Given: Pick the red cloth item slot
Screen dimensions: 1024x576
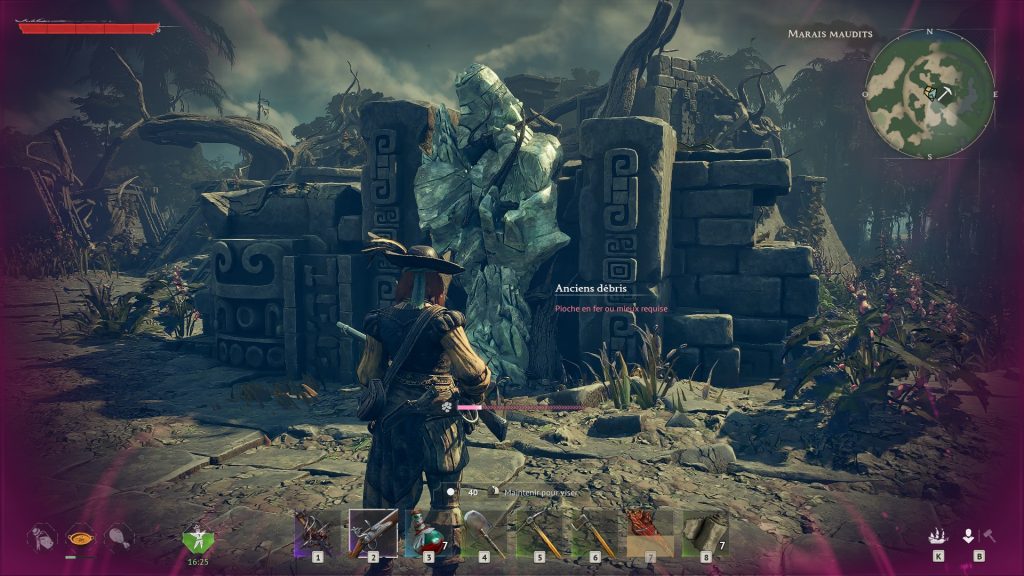Looking at the screenshot, I should pos(650,532).
